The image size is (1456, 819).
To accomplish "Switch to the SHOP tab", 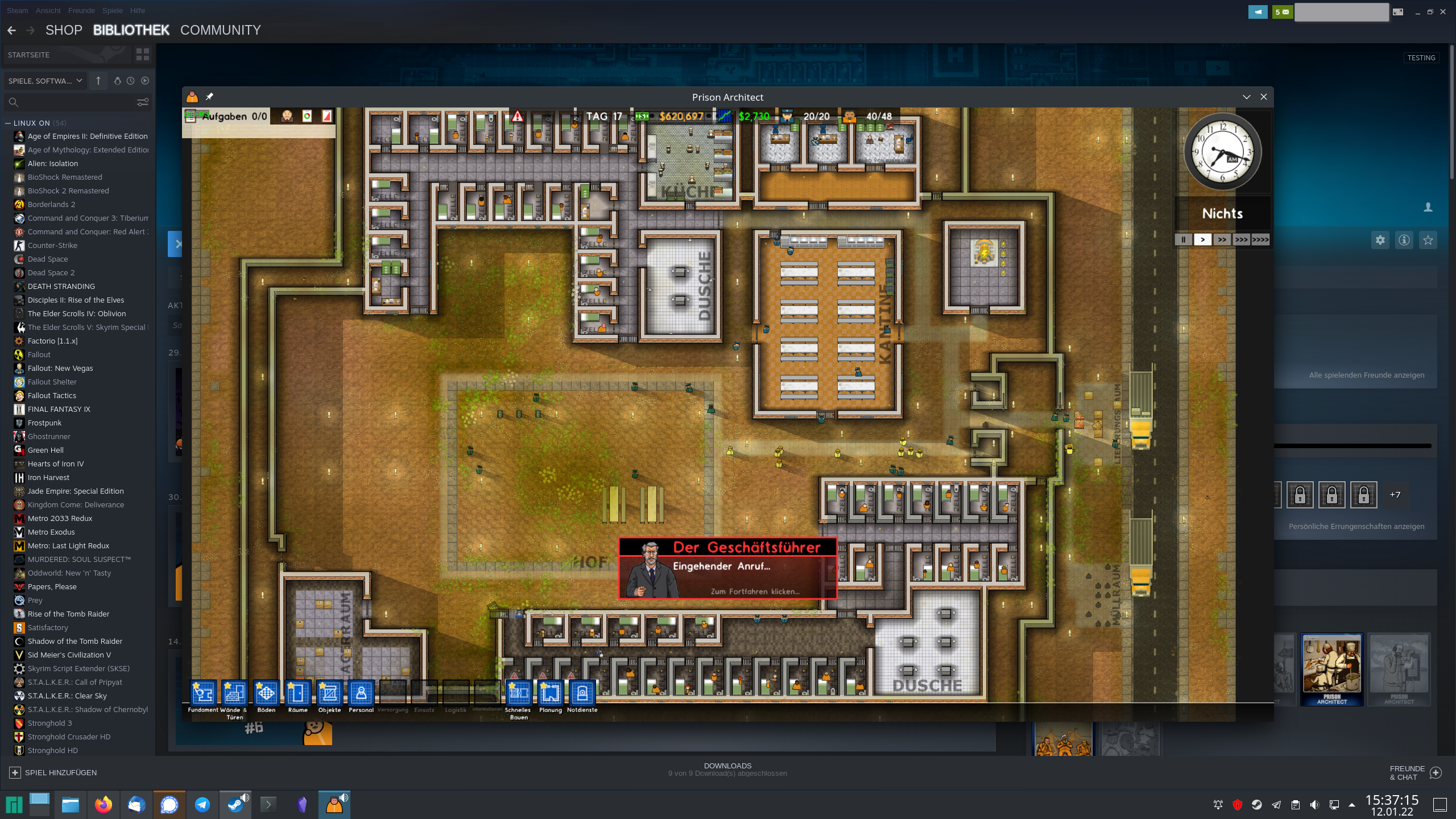I will [64, 30].
